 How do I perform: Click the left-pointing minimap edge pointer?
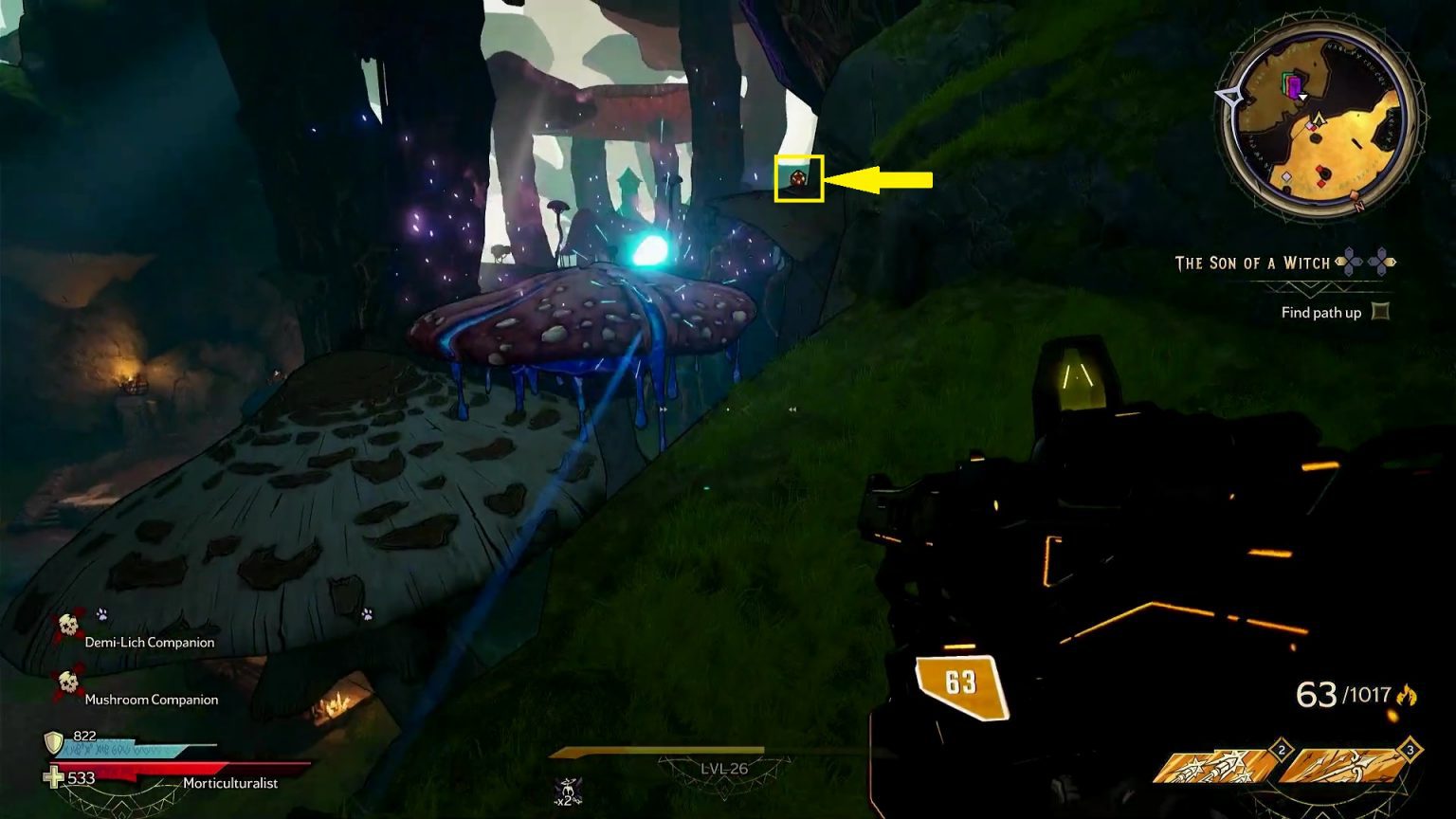(x=1228, y=97)
